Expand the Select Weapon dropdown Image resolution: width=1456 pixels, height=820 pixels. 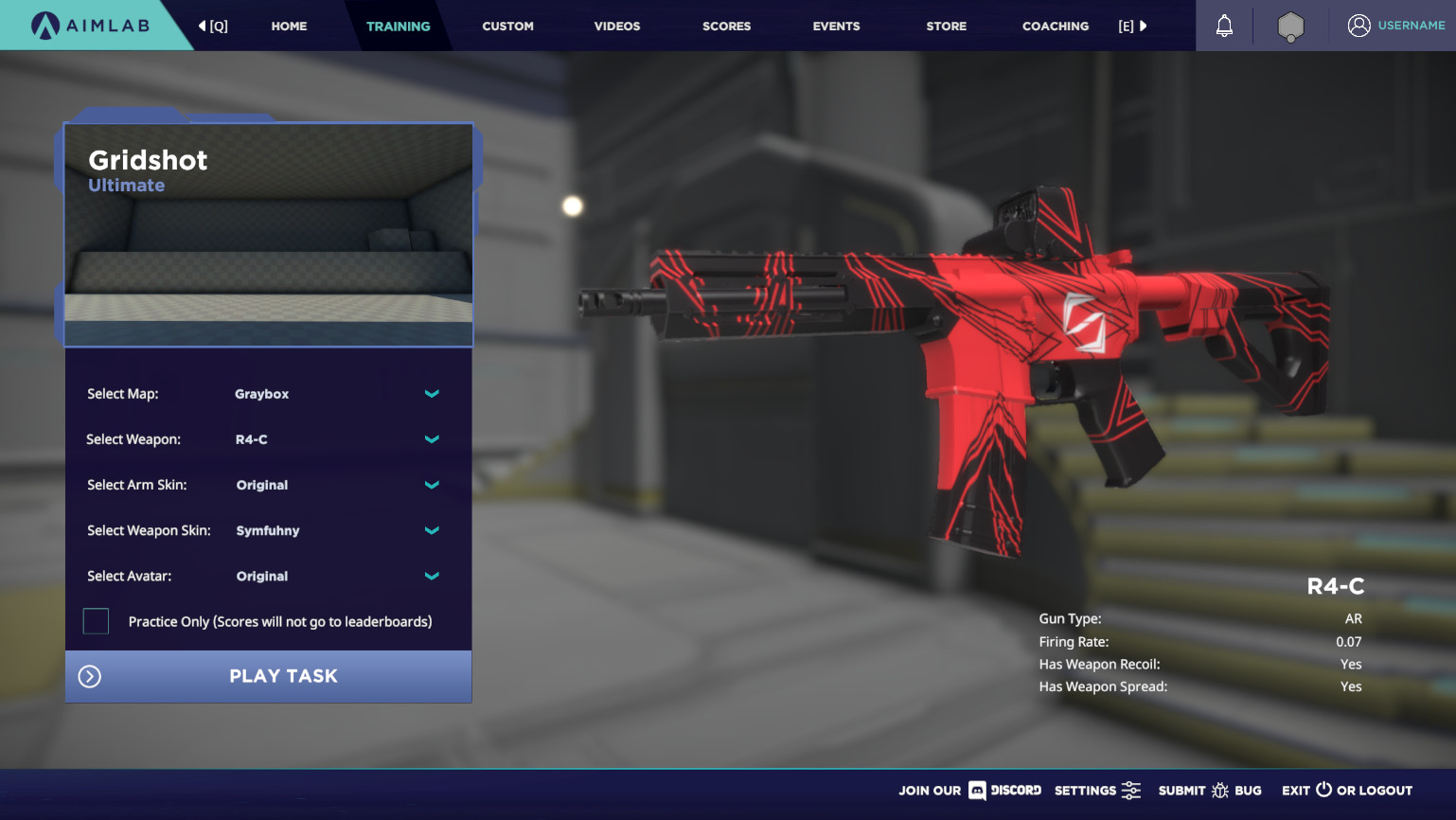click(432, 439)
